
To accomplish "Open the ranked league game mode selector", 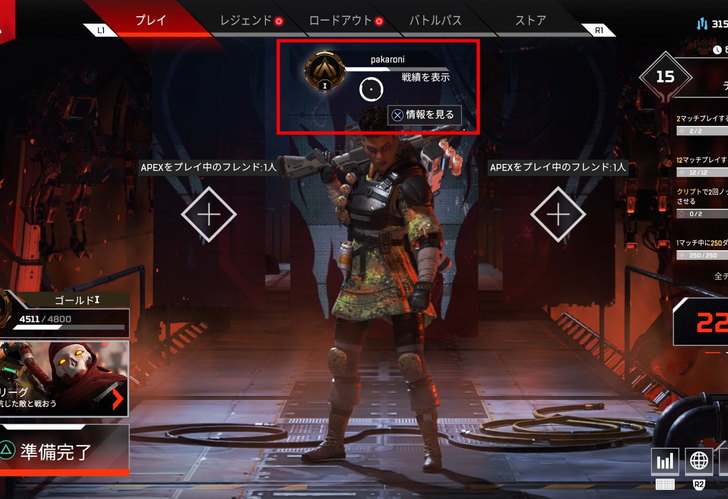I will [65, 379].
